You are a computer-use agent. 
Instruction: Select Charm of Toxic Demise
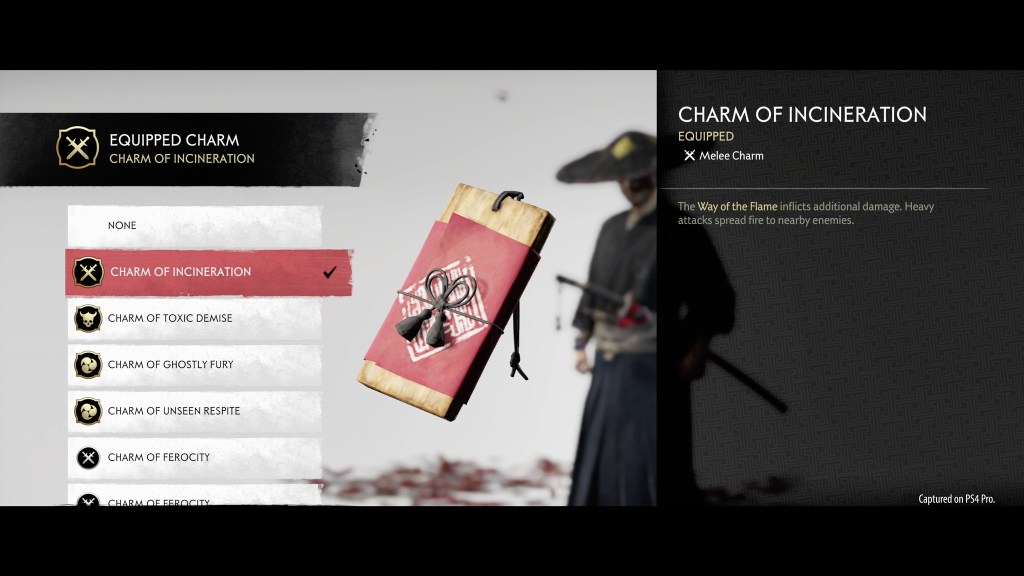[x=196, y=318]
